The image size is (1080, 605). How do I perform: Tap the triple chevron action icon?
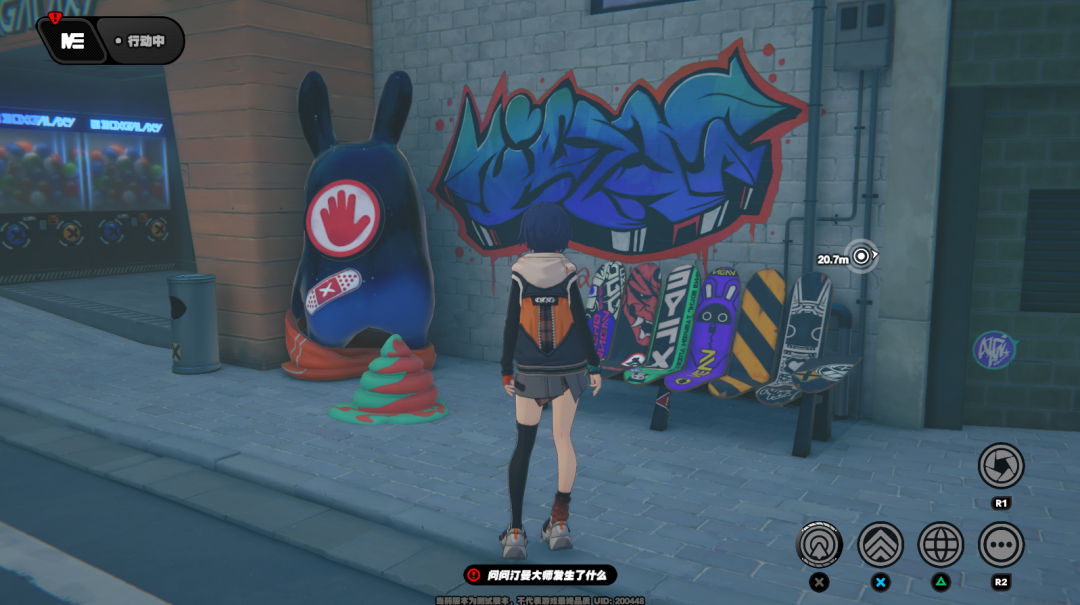click(x=880, y=545)
